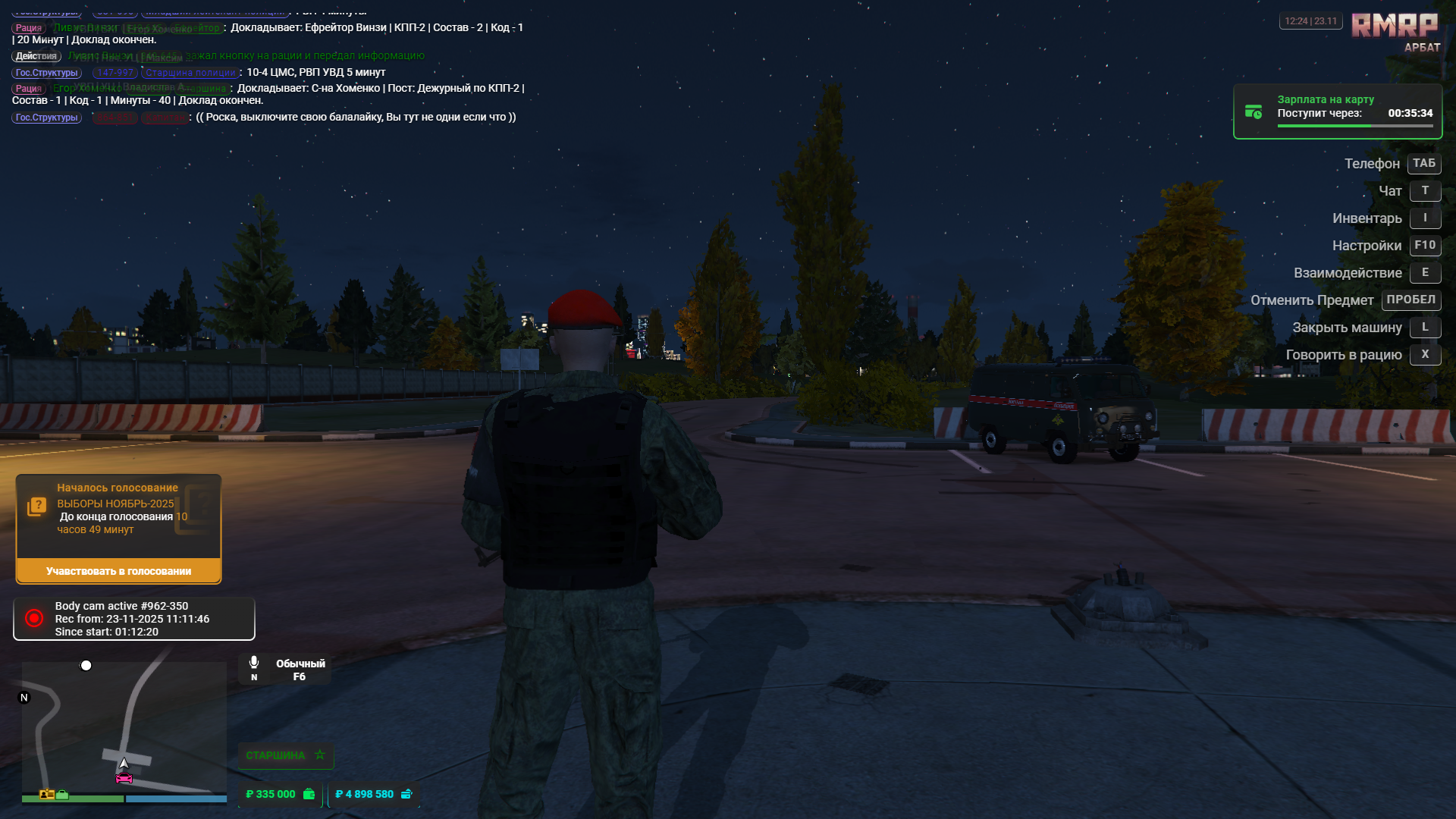The width and height of the screenshot is (1456, 819).
Task: Click the red body cam recording indicator
Action: 33,618
